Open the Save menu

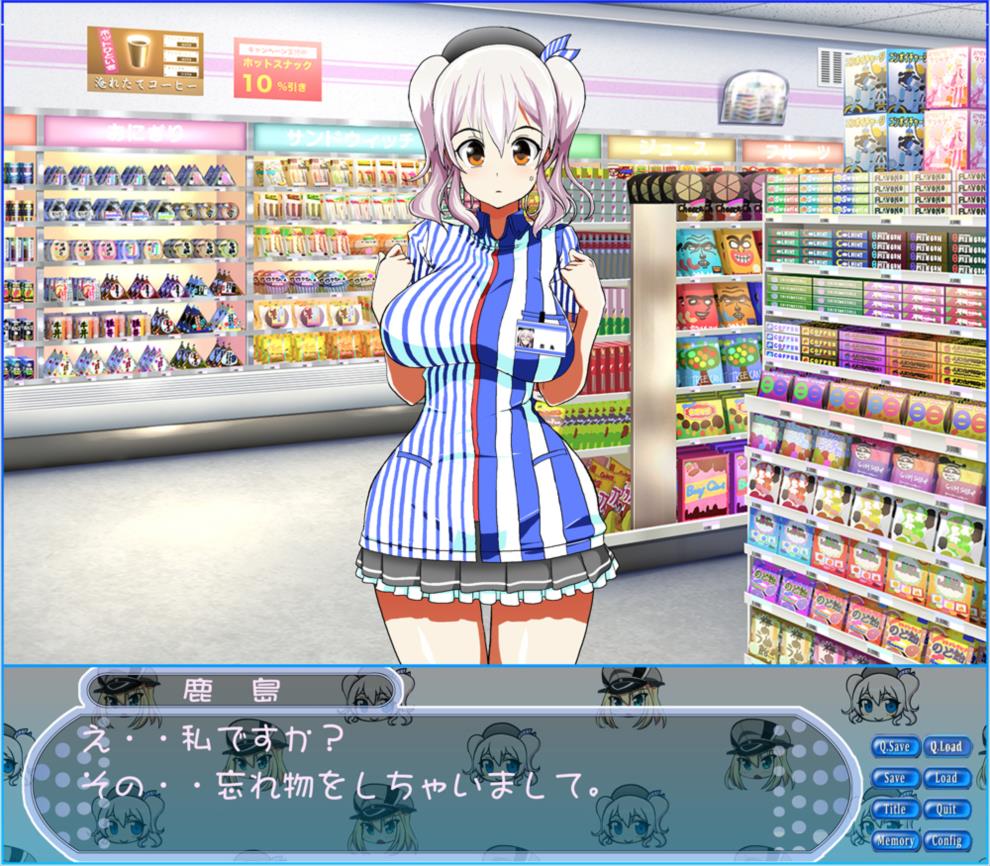click(x=895, y=778)
